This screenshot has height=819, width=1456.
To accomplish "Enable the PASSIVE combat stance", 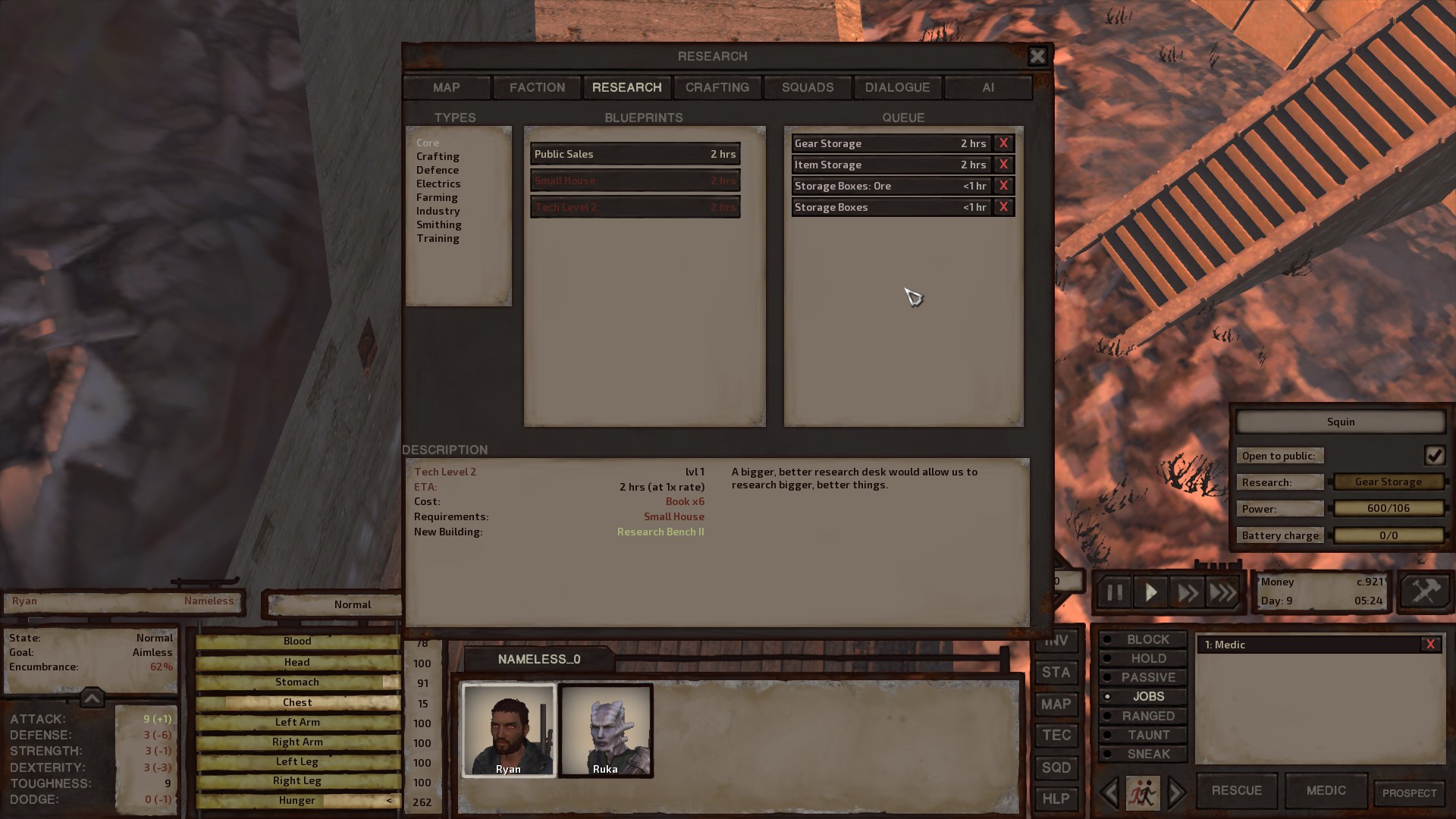I will pos(1142,677).
